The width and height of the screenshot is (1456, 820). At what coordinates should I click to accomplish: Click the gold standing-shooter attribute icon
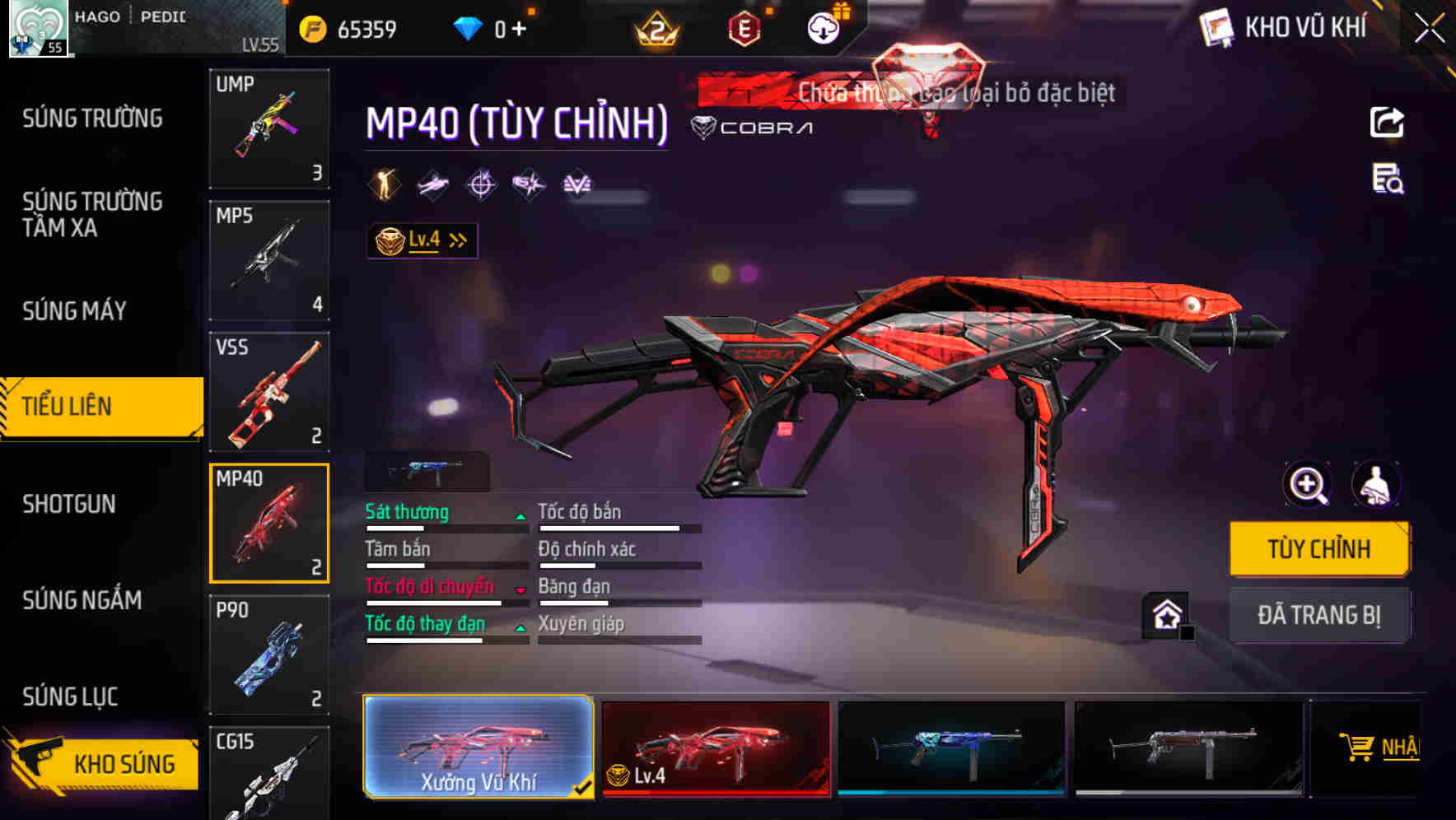(385, 184)
